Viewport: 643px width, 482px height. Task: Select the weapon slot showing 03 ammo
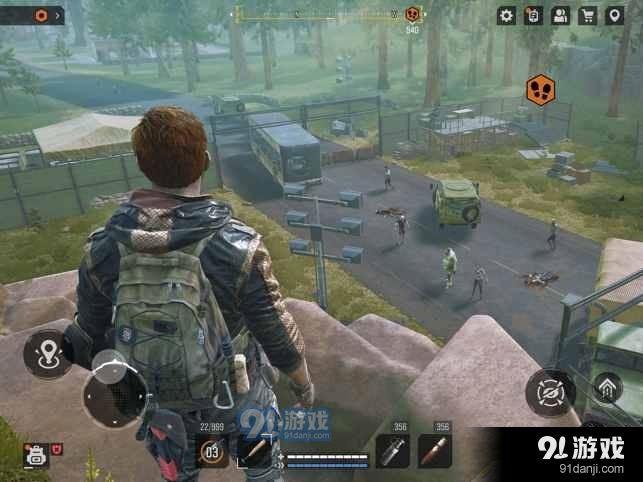point(213,453)
